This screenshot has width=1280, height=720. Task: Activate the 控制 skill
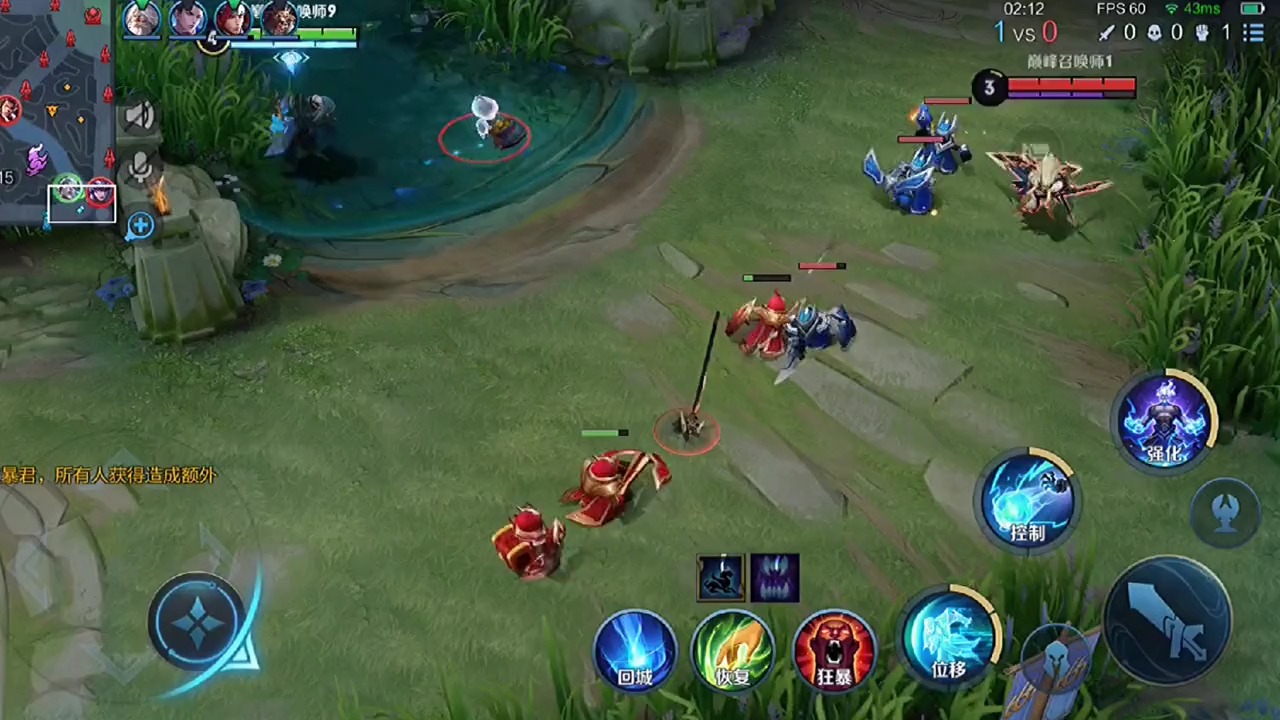point(1027,500)
